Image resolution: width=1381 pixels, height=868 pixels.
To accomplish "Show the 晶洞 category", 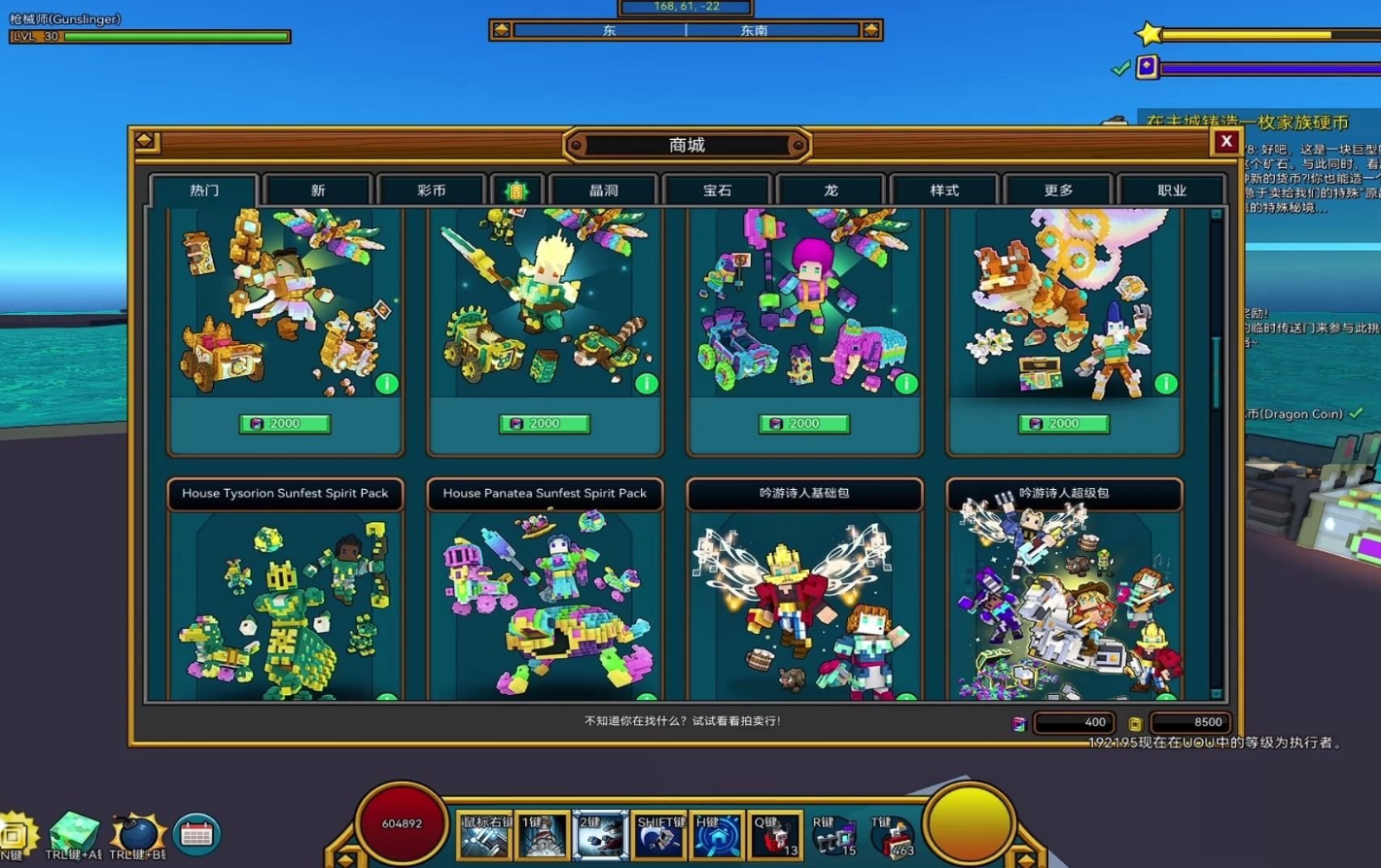I will tap(604, 191).
